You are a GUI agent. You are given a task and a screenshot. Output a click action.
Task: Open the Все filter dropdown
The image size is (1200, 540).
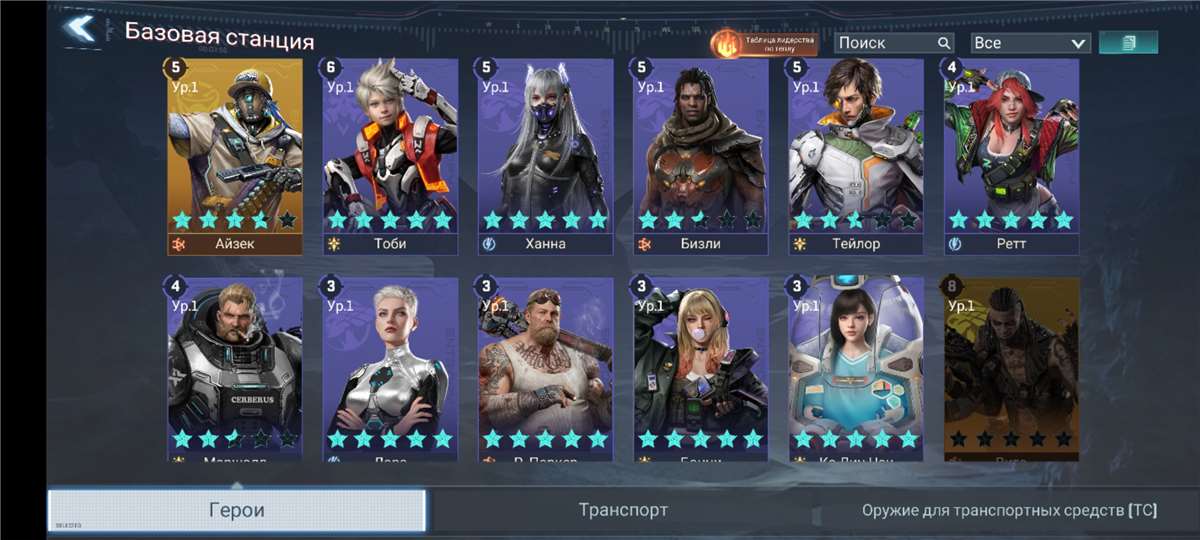click(1029, 43)
